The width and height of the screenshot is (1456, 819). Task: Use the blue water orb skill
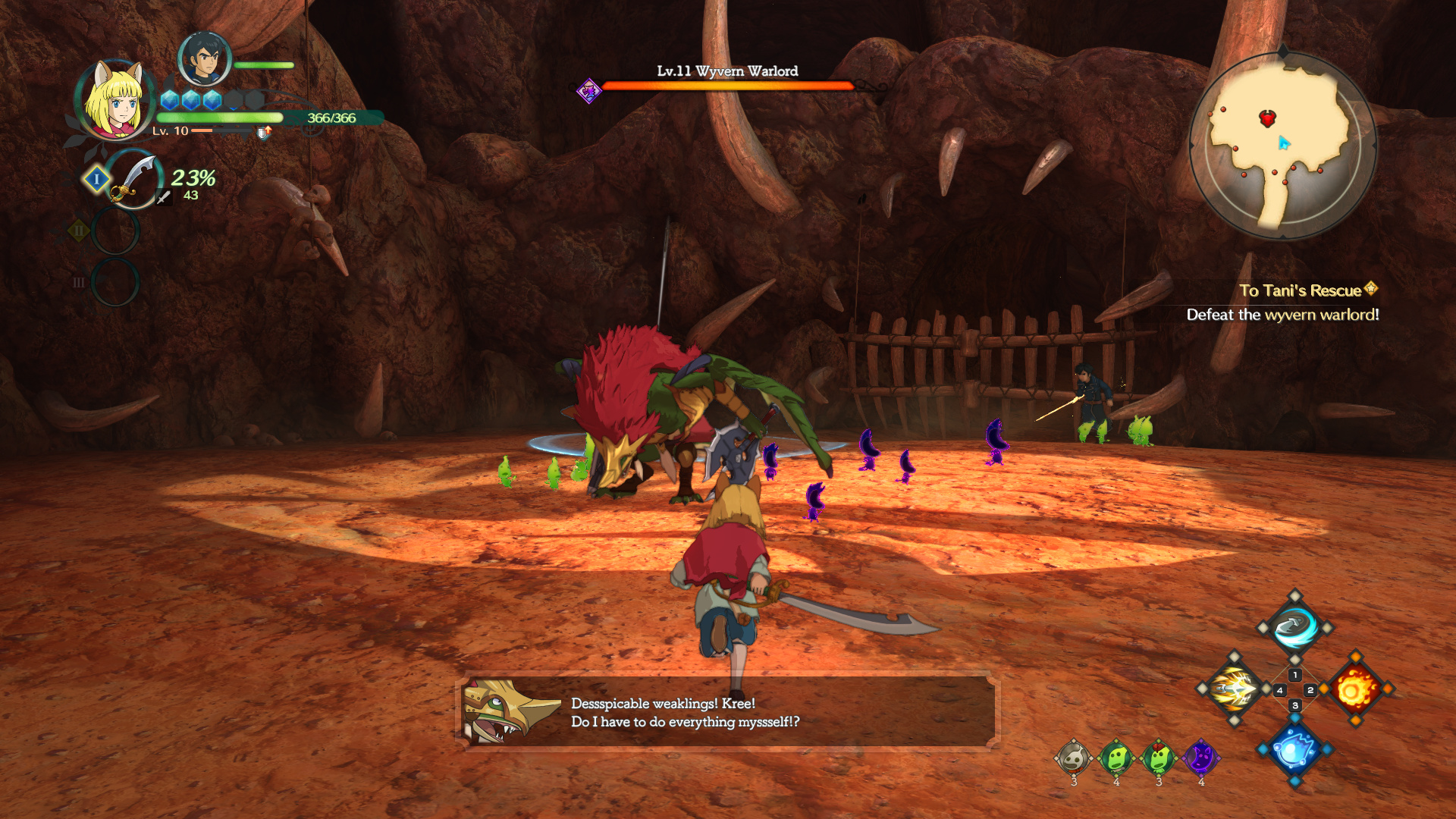click(x=1294, y=750)
